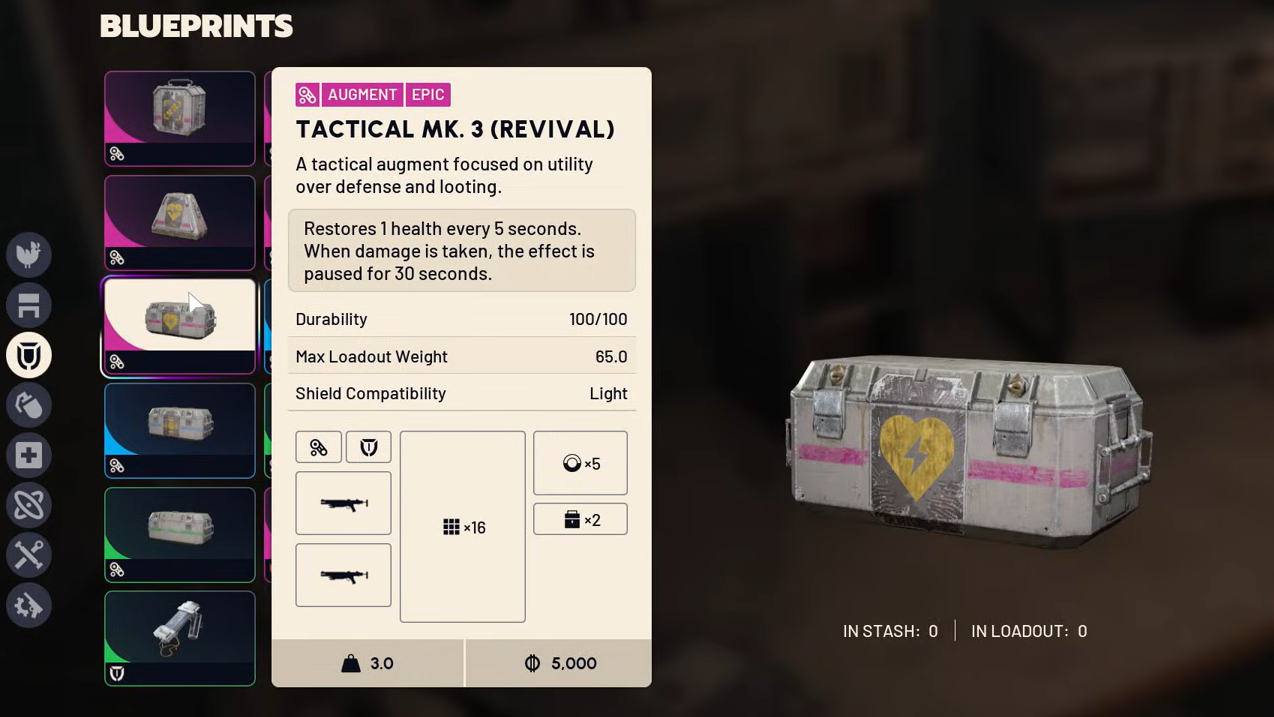Click the first weapon slot in augment layout

click(x=343, y=503)
